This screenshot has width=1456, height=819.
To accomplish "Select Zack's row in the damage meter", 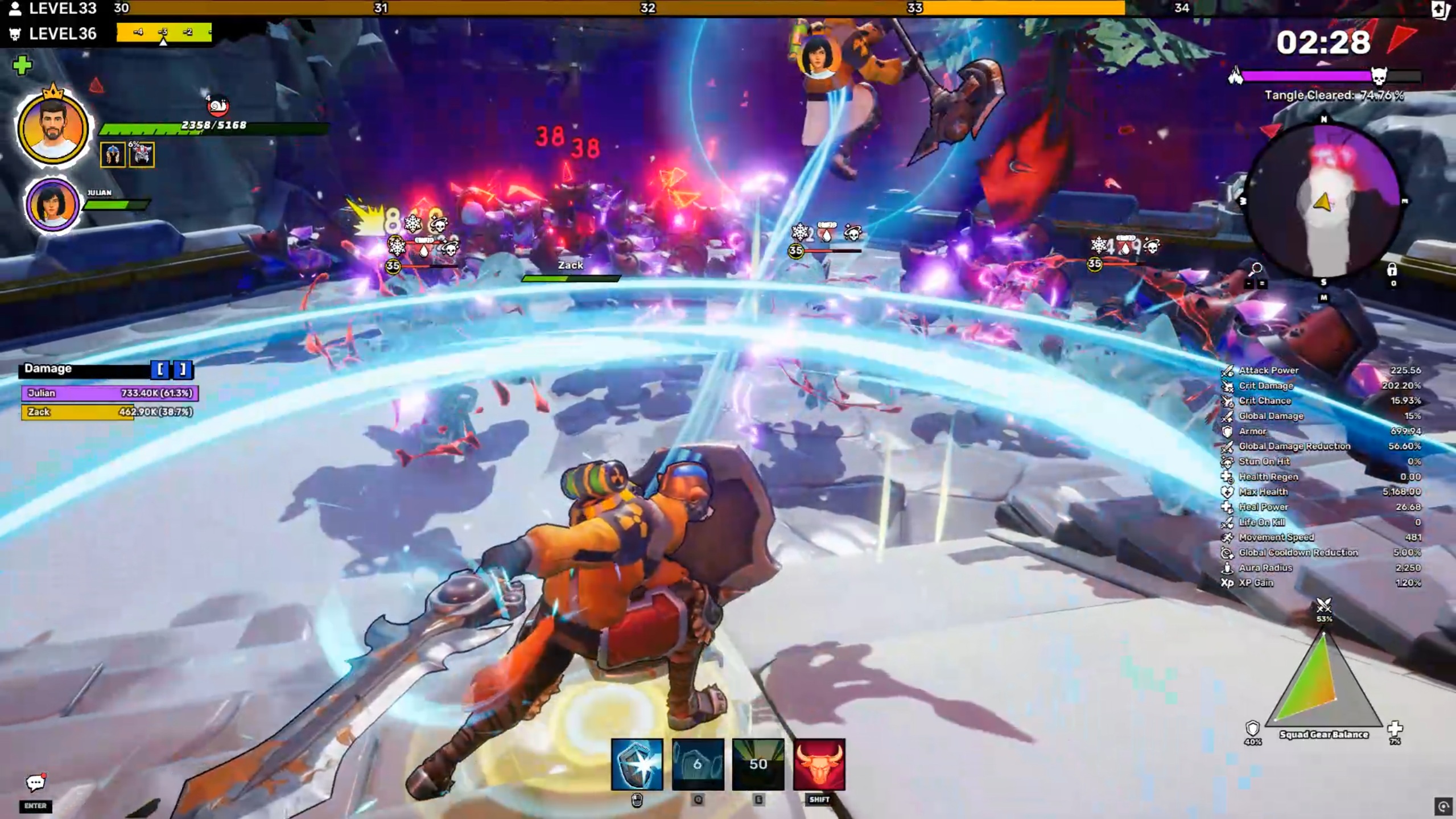I will 110,411.
